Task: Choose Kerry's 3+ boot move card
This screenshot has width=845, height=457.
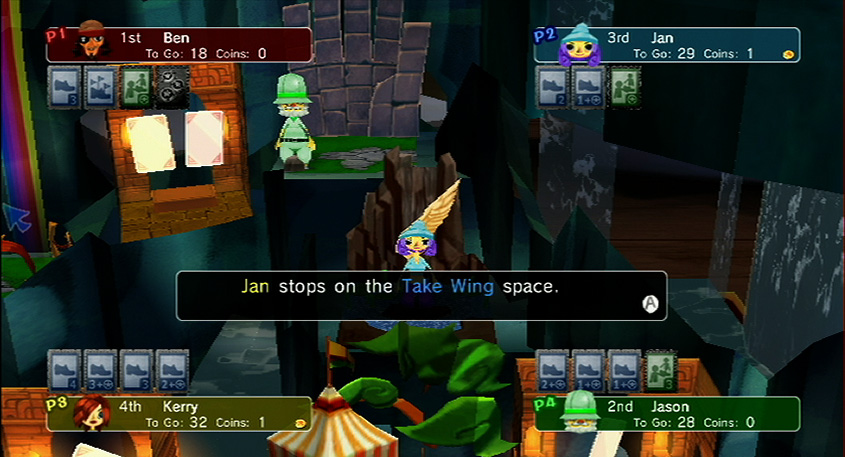Action: [x=100, y=368]
